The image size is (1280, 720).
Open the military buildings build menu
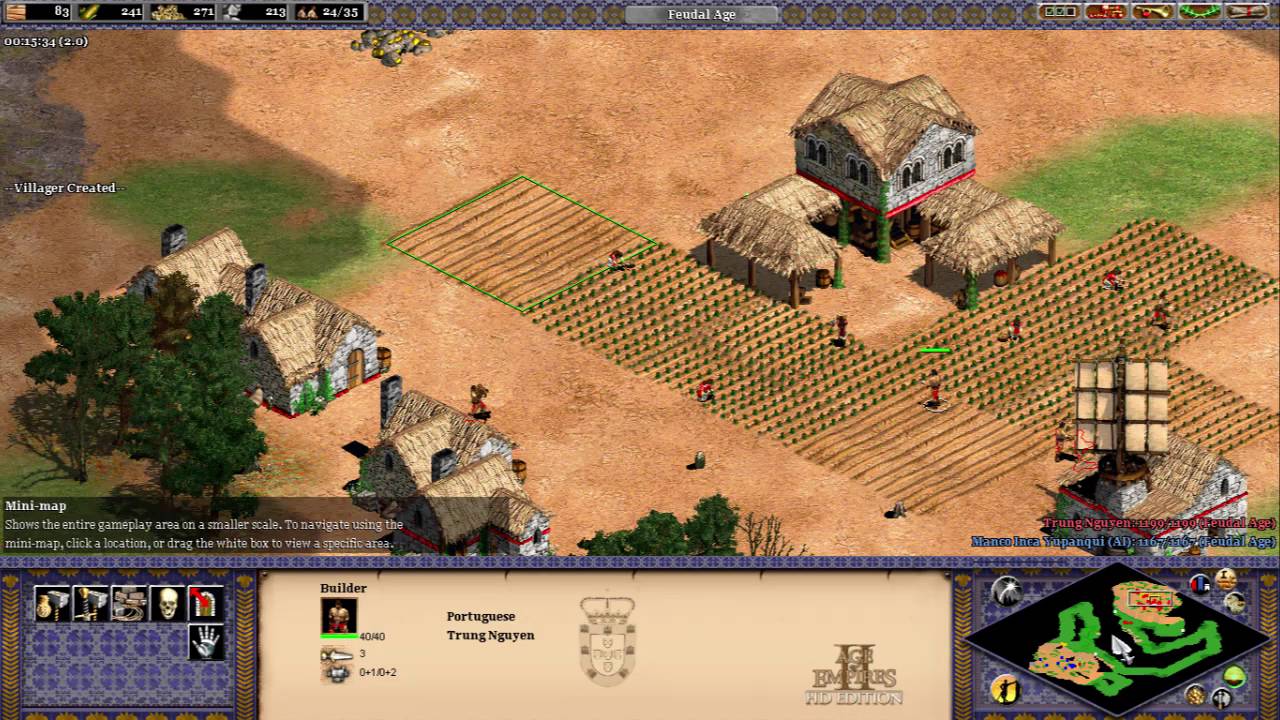pos(90,603)
